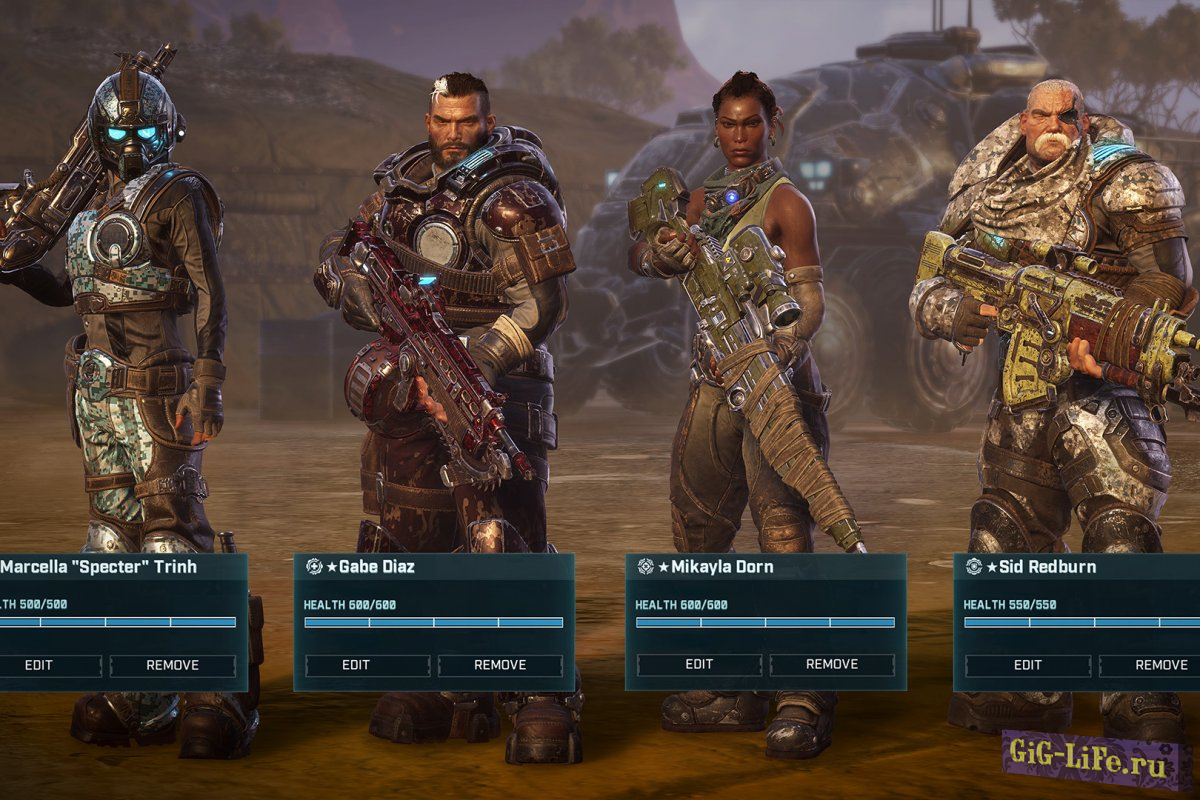Remove Sid Redburn from the squad
Screen dimensions: 1200x800
coord(1160,665)
